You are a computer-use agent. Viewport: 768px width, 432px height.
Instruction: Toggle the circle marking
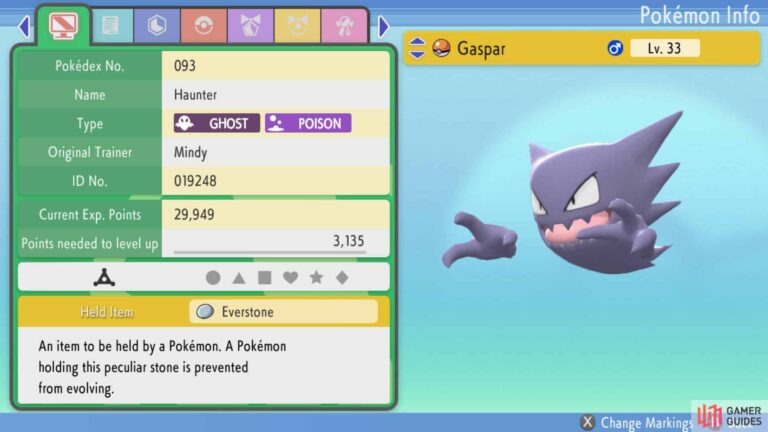coord(213,278)
